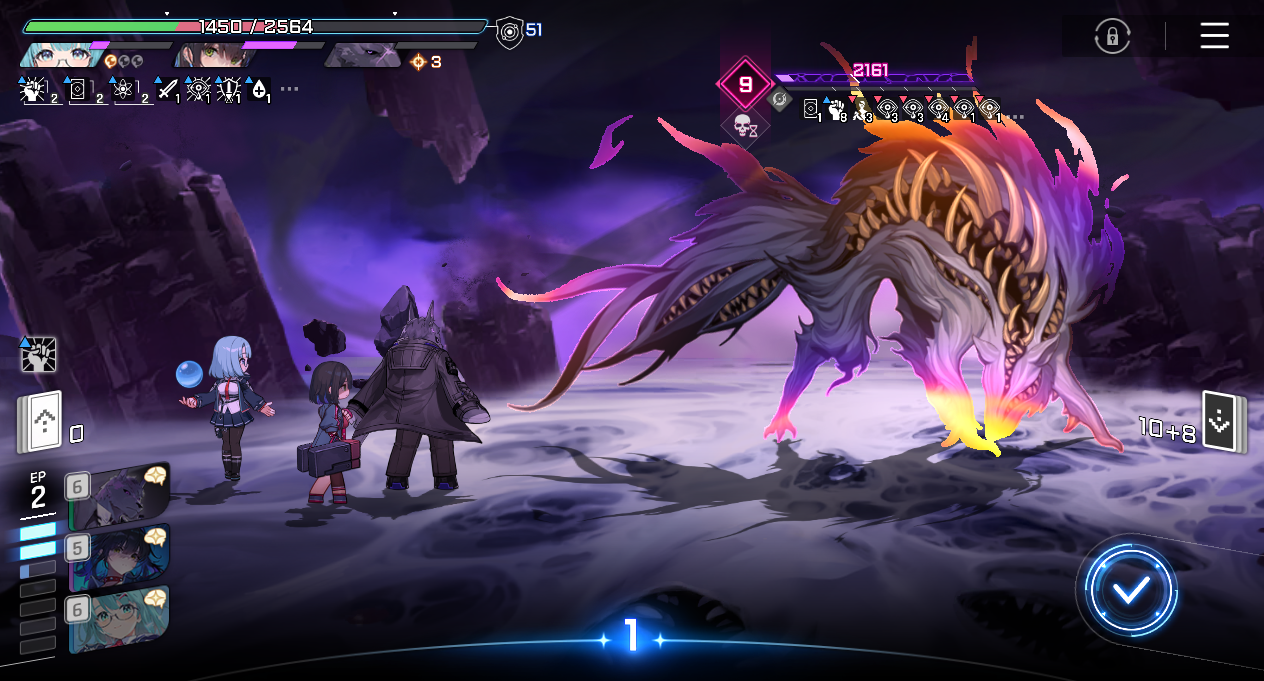Viewport: 1264px width, 681px height.
Task: Select the wolf character ego skill card
Action: (120, 496)
